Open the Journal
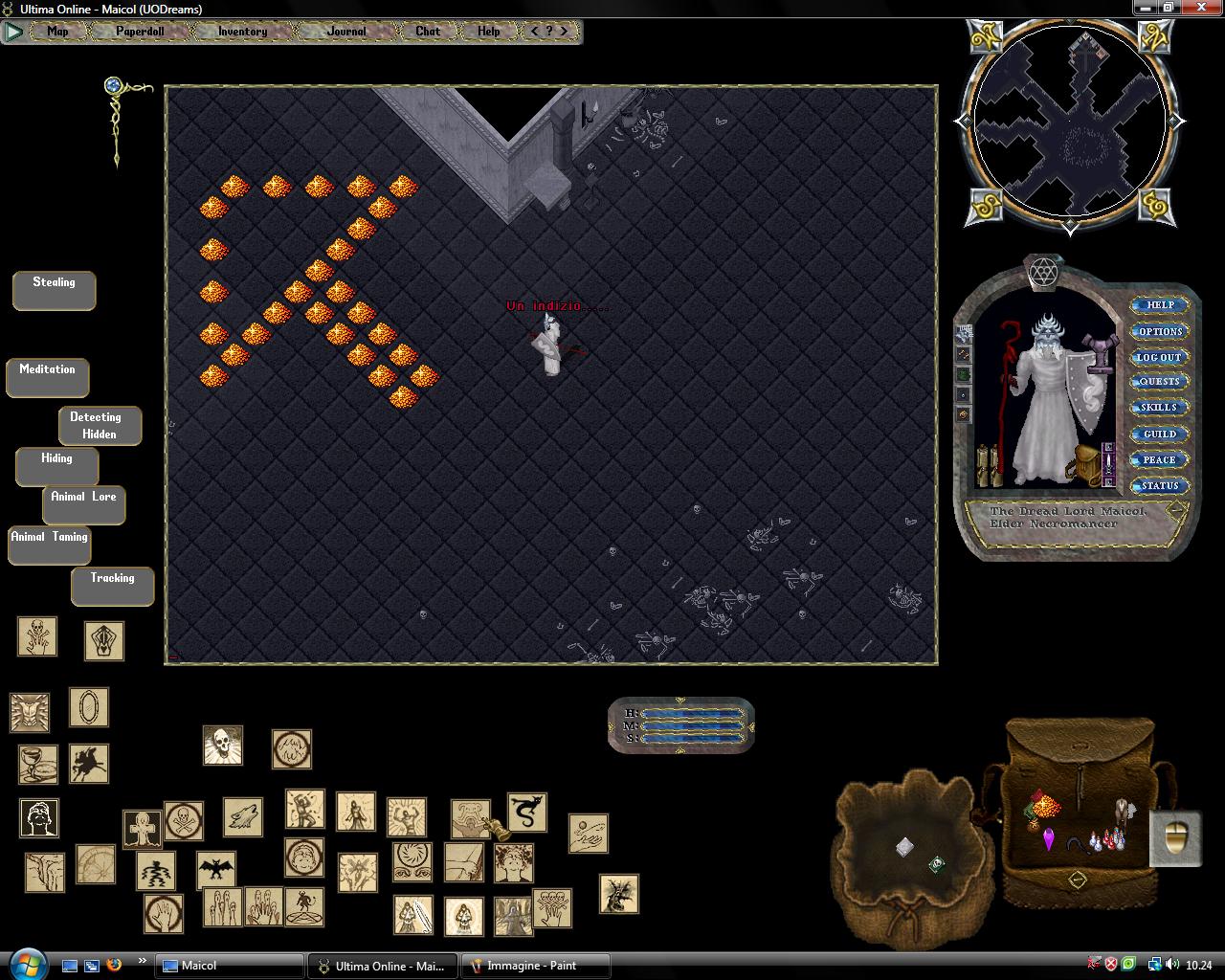 coord(345,32)
